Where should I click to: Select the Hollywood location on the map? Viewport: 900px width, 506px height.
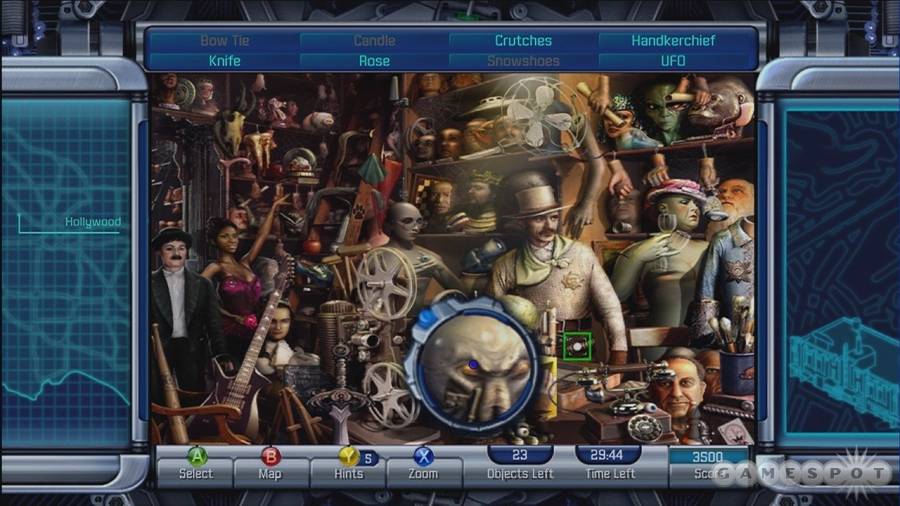pyautogui.click(x=92, y=222)
